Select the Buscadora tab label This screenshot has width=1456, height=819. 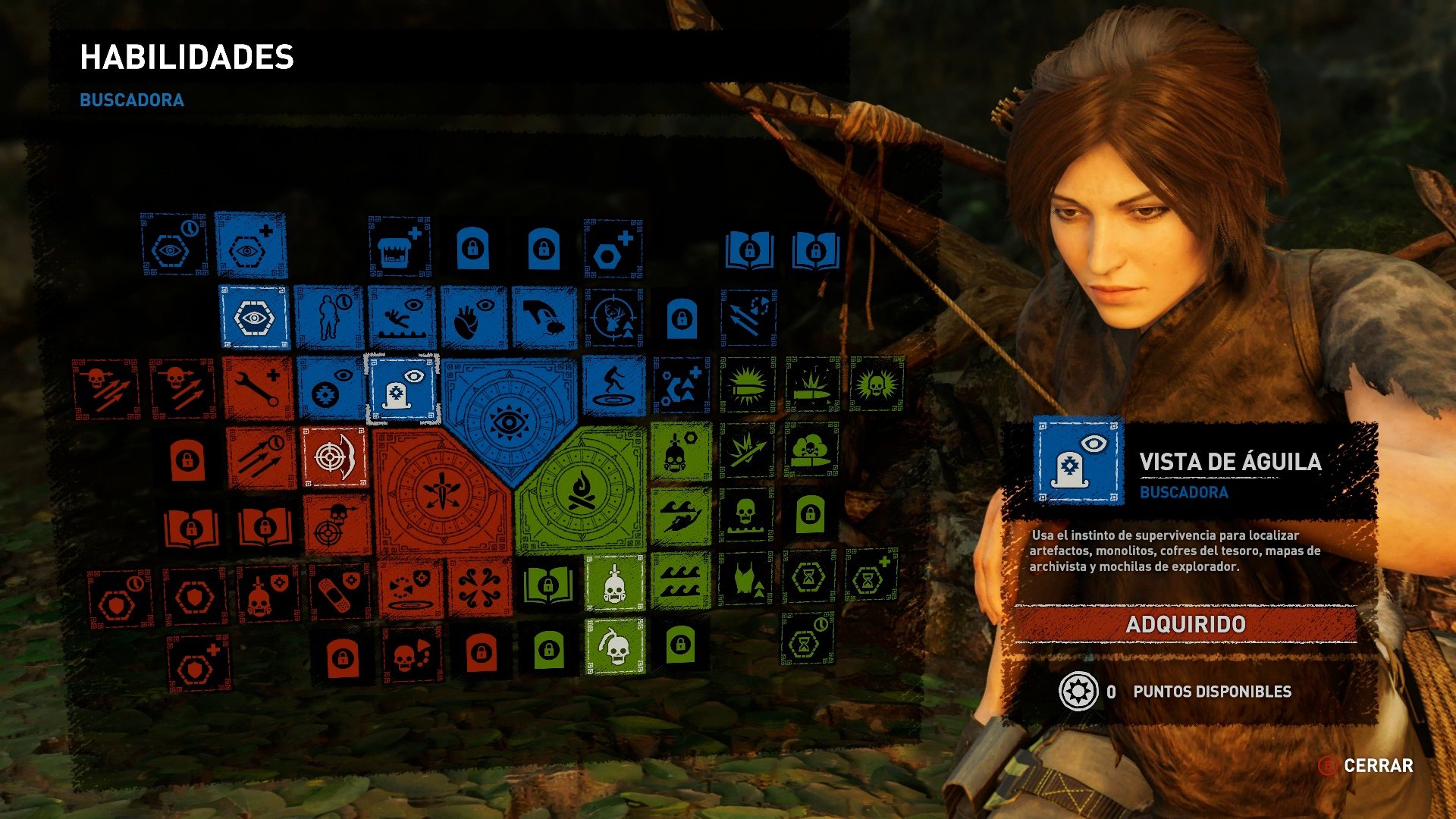click(132, 99)
